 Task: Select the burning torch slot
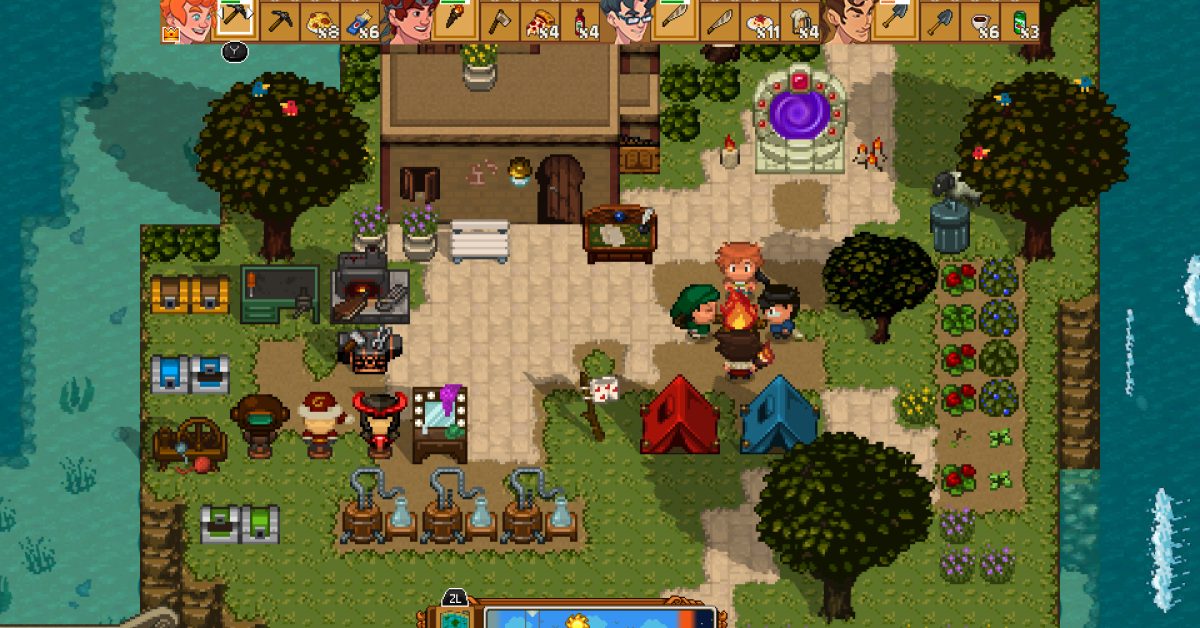tap(455, 21)
